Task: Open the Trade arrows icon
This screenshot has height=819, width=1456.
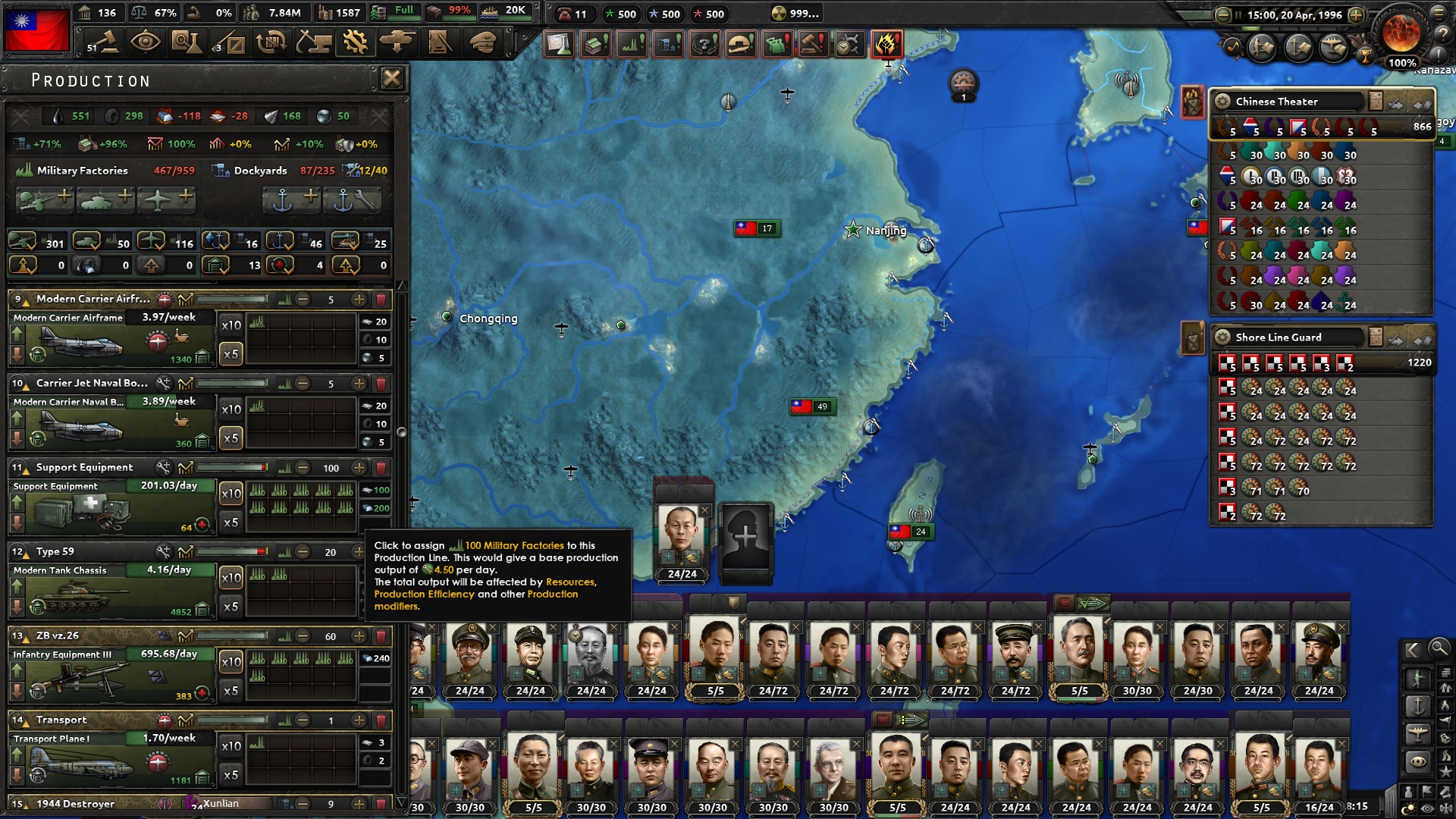Action: click(271, 43)
